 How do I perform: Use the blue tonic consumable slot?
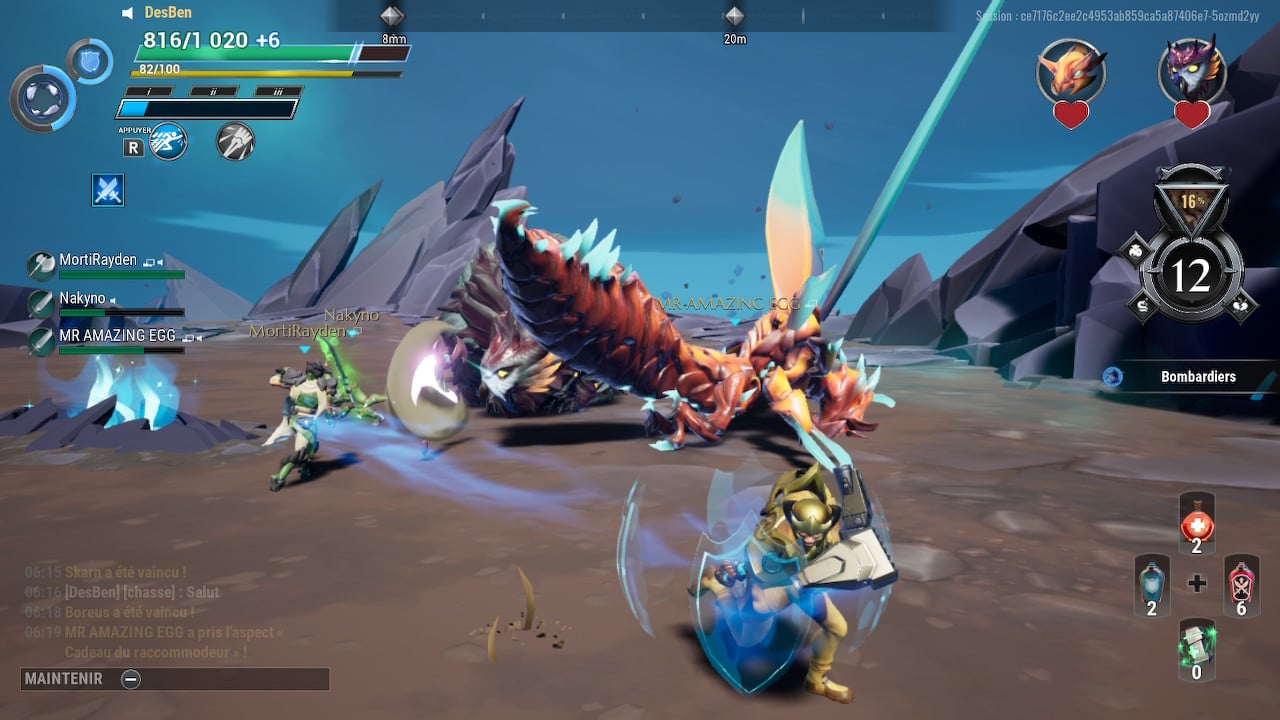(x=1151, y=585)
